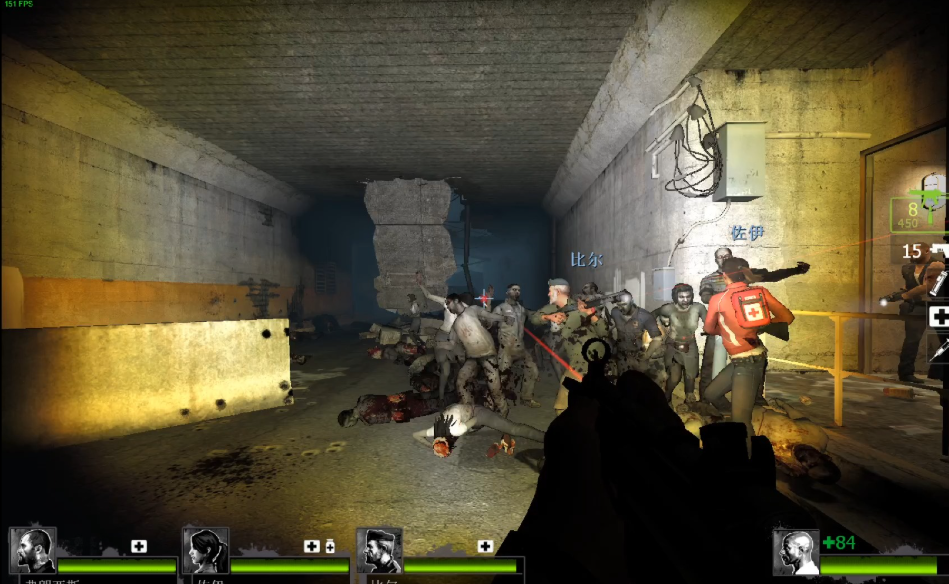This screenshot has width=949, height=584.
Task: Click Bill's teammate portrait
Action: (x=379, y=551)
